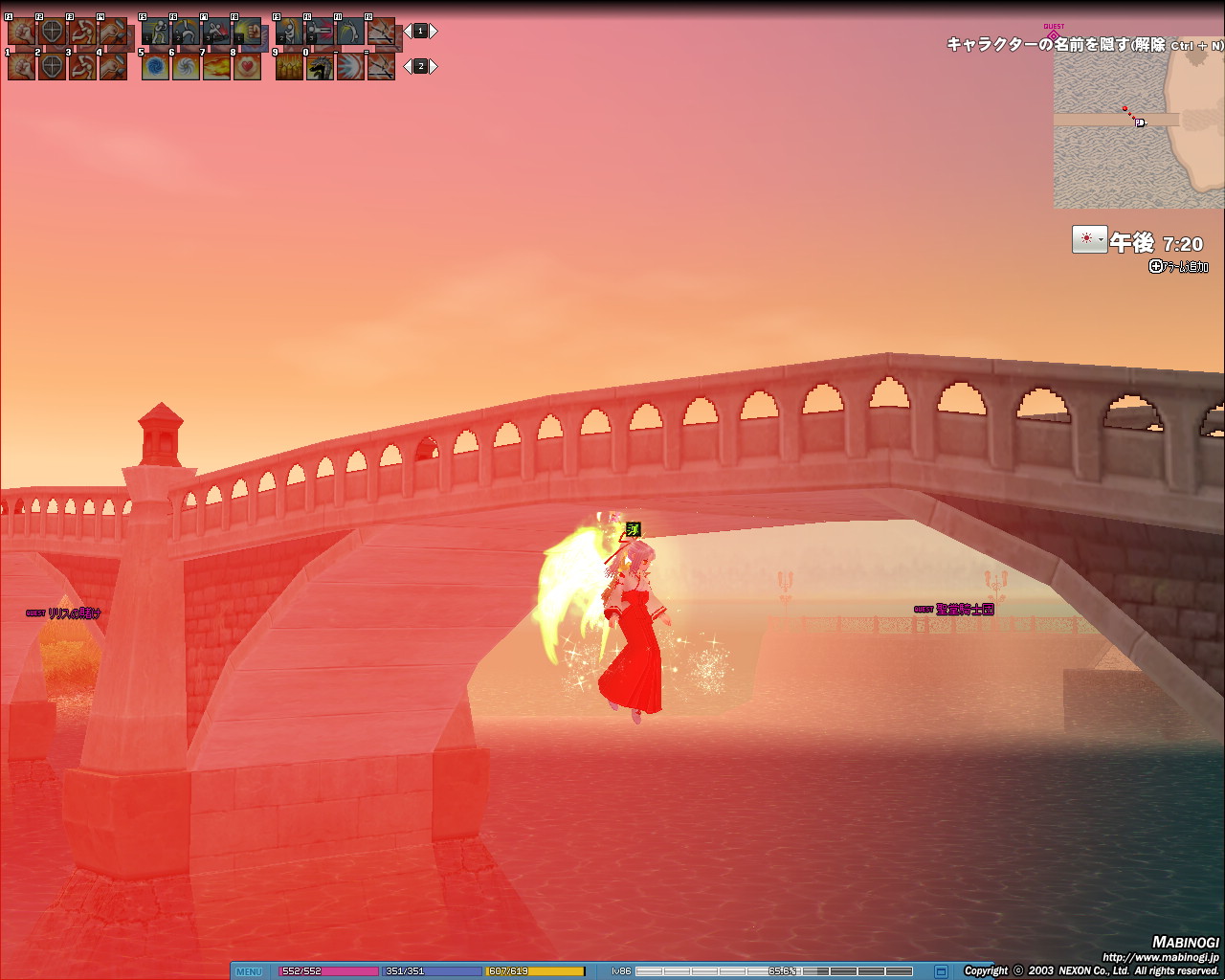Activate the backflip skill in slot F11
1225x980 pixels.
350,32
